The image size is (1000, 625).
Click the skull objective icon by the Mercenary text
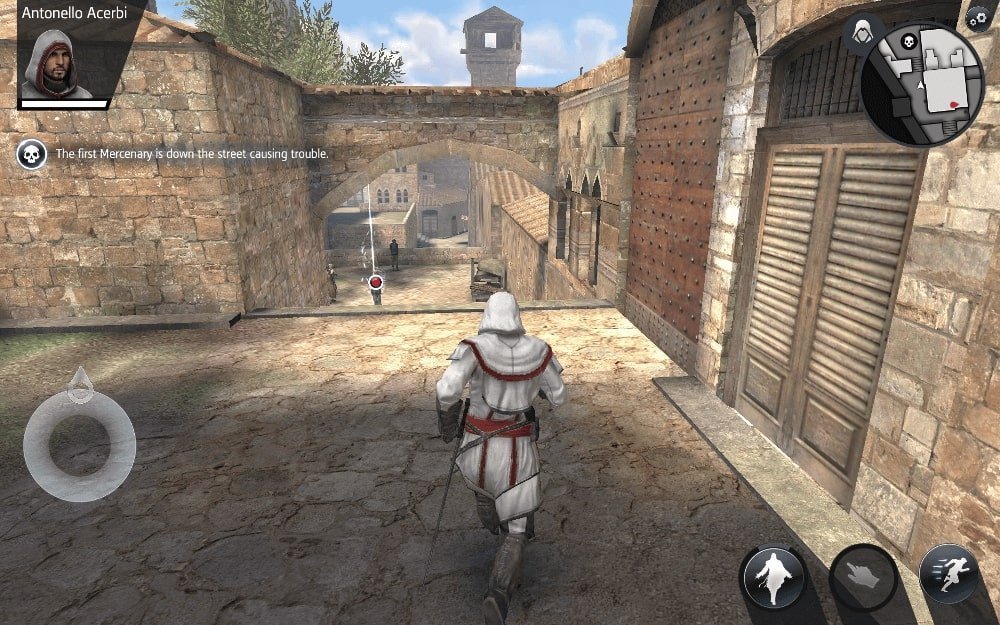click(32, 155)
